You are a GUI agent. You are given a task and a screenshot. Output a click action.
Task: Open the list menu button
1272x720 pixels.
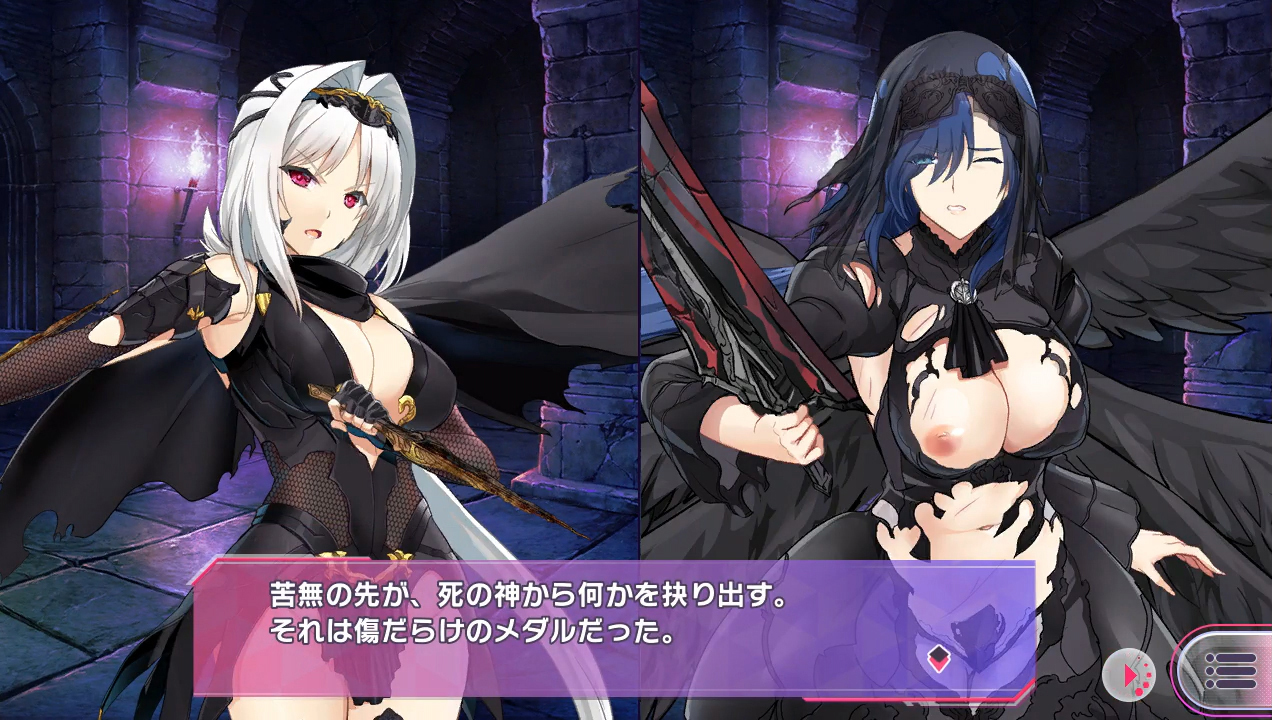(x=1229, y=670)
